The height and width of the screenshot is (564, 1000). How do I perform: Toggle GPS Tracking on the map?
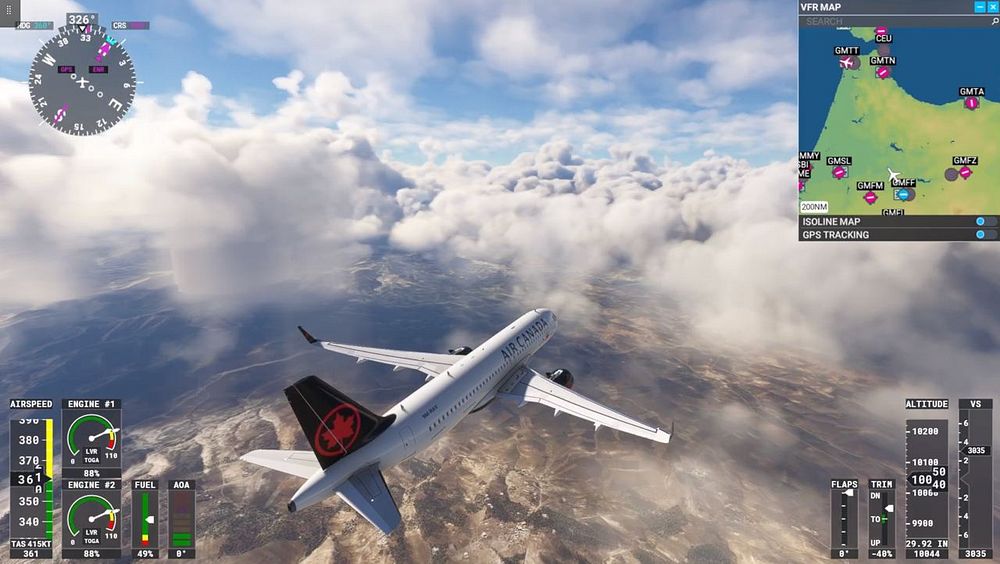pyautogui.click(x=985, y=235)
